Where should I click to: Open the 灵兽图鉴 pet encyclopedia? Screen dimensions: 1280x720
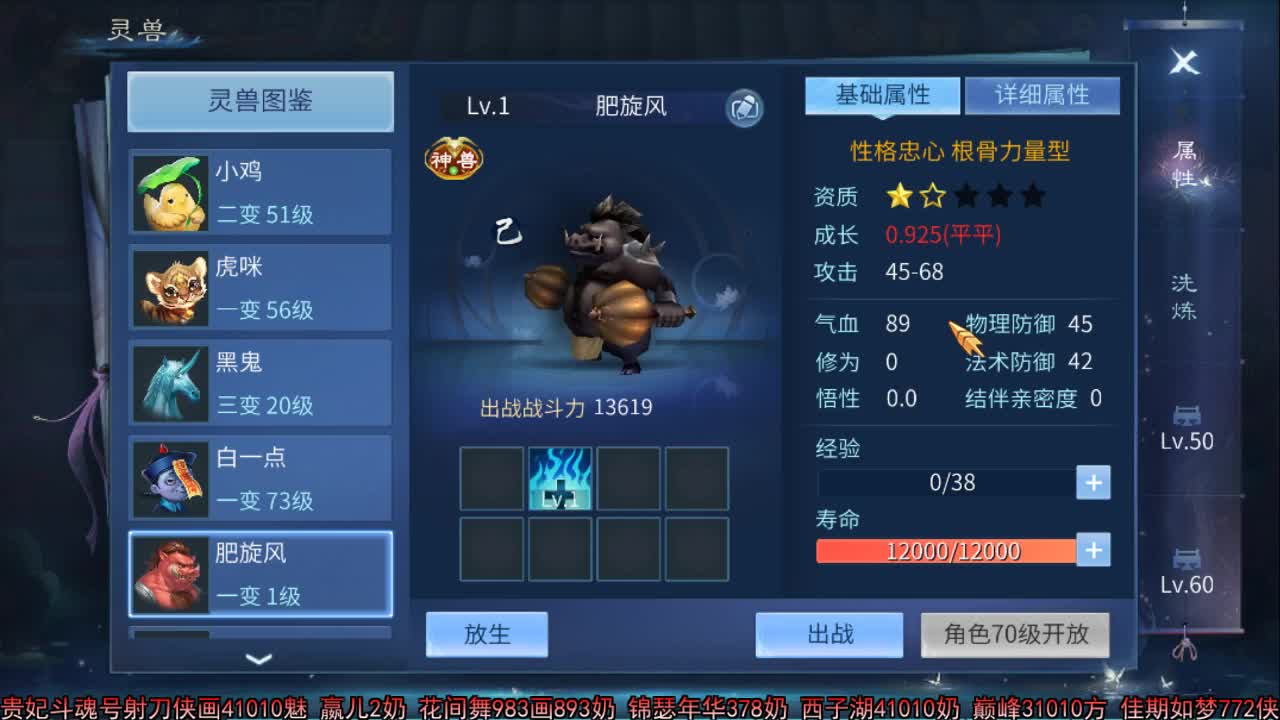click(259, 101)
